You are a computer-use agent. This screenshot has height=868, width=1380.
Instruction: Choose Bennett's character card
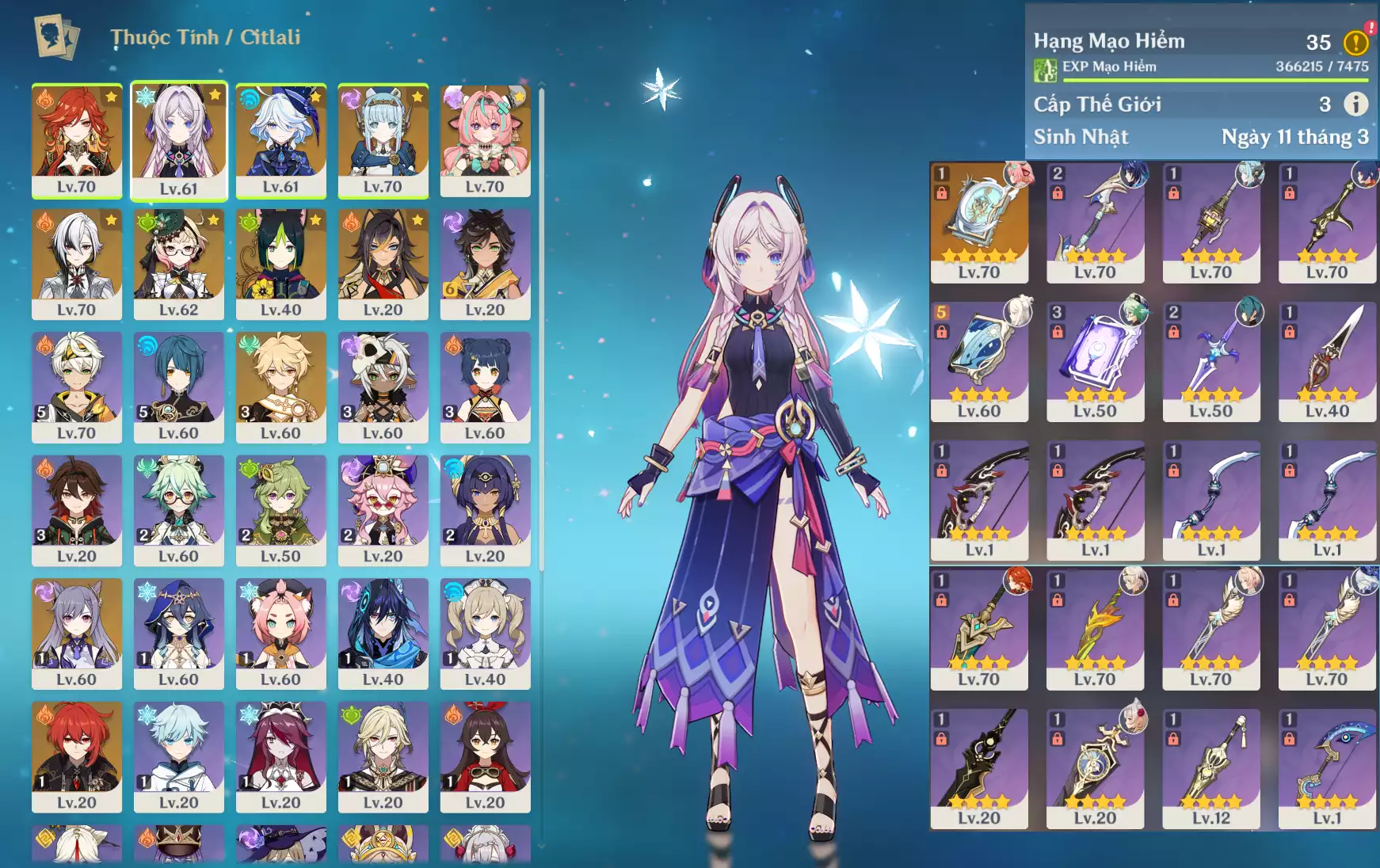(77, 386)
